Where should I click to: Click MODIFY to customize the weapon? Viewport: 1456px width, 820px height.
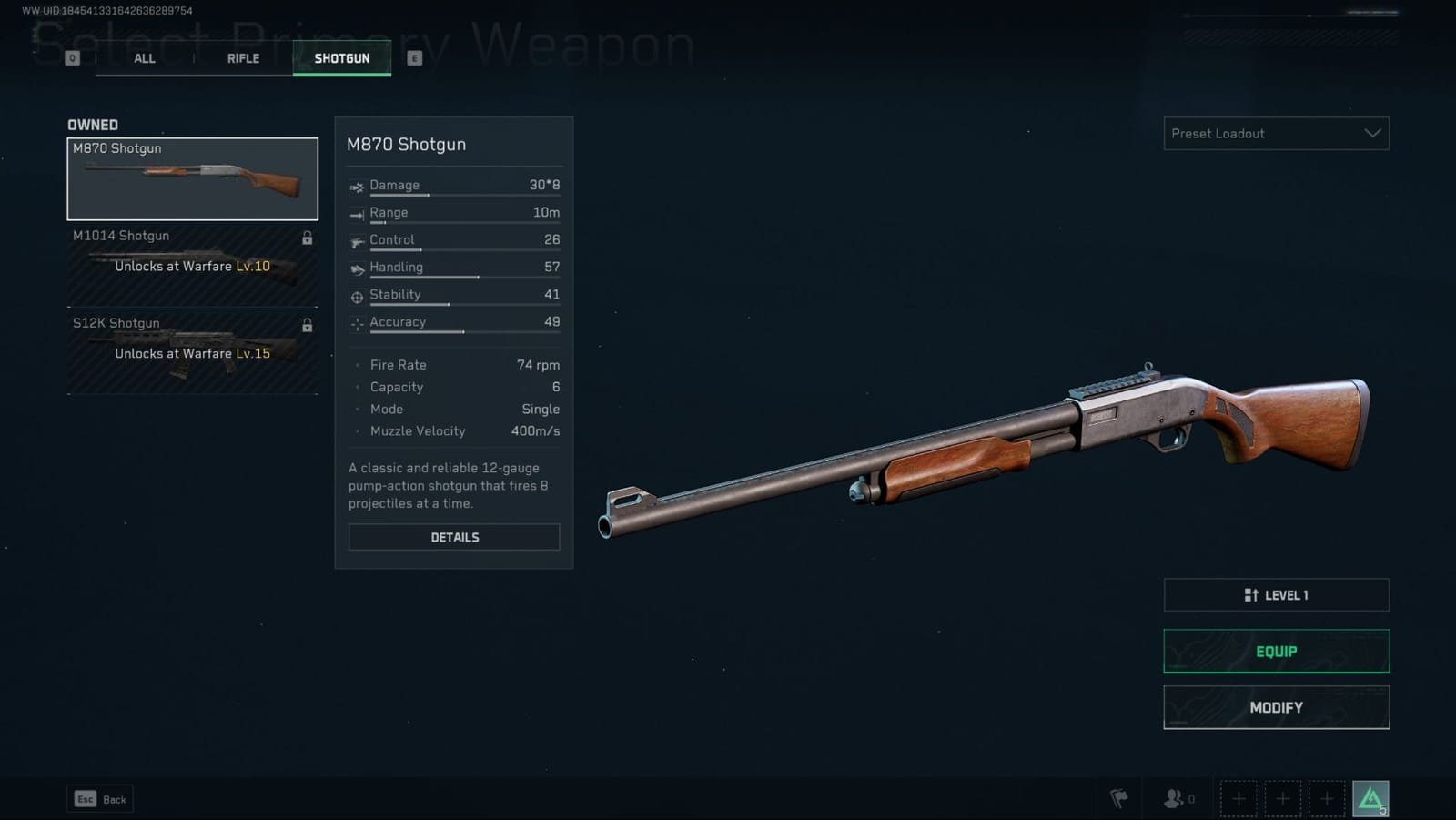pos(1275,707)
